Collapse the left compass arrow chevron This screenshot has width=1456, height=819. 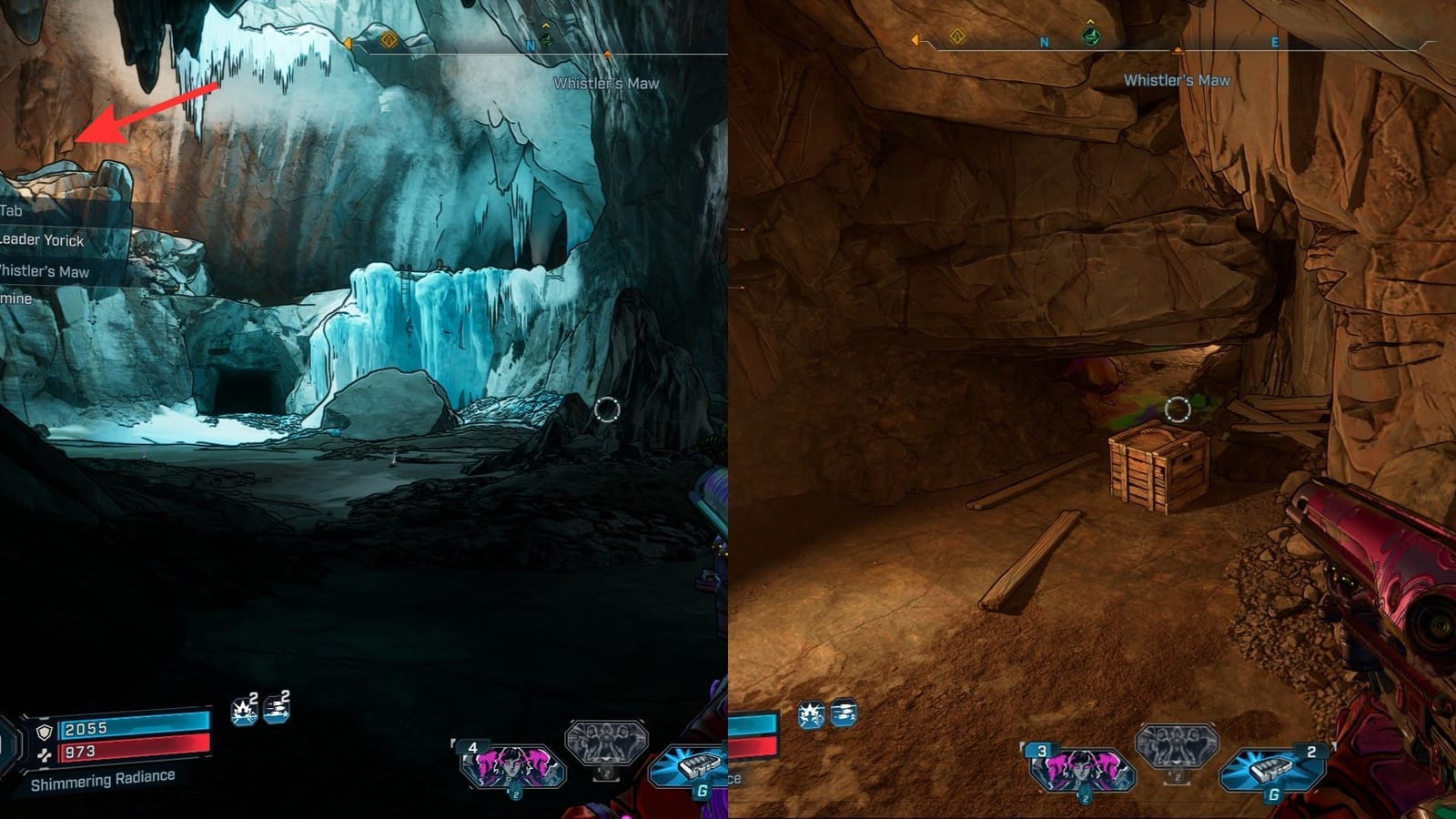click(348, 43)
